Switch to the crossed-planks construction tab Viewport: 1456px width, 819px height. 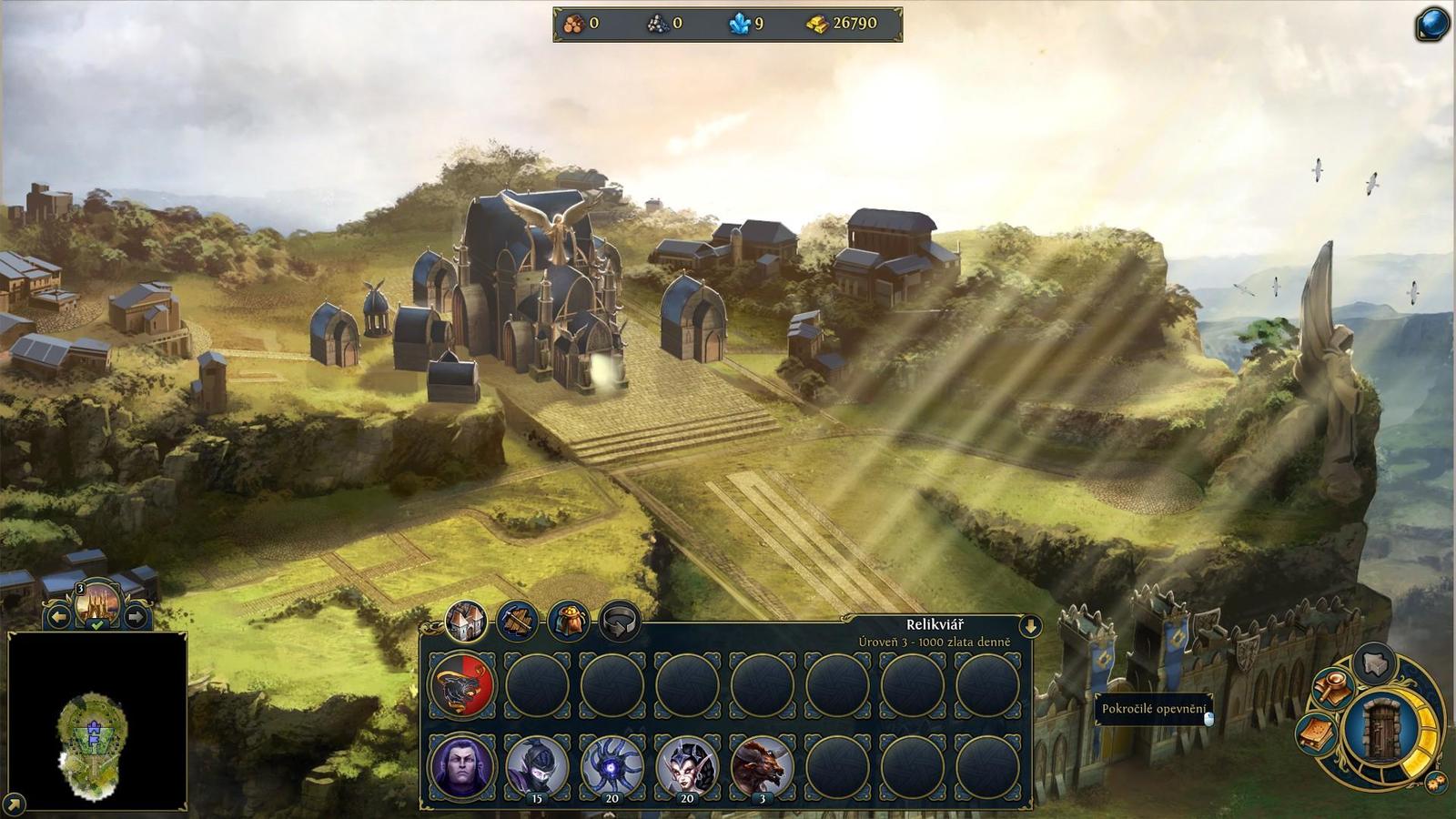point(517,622)
